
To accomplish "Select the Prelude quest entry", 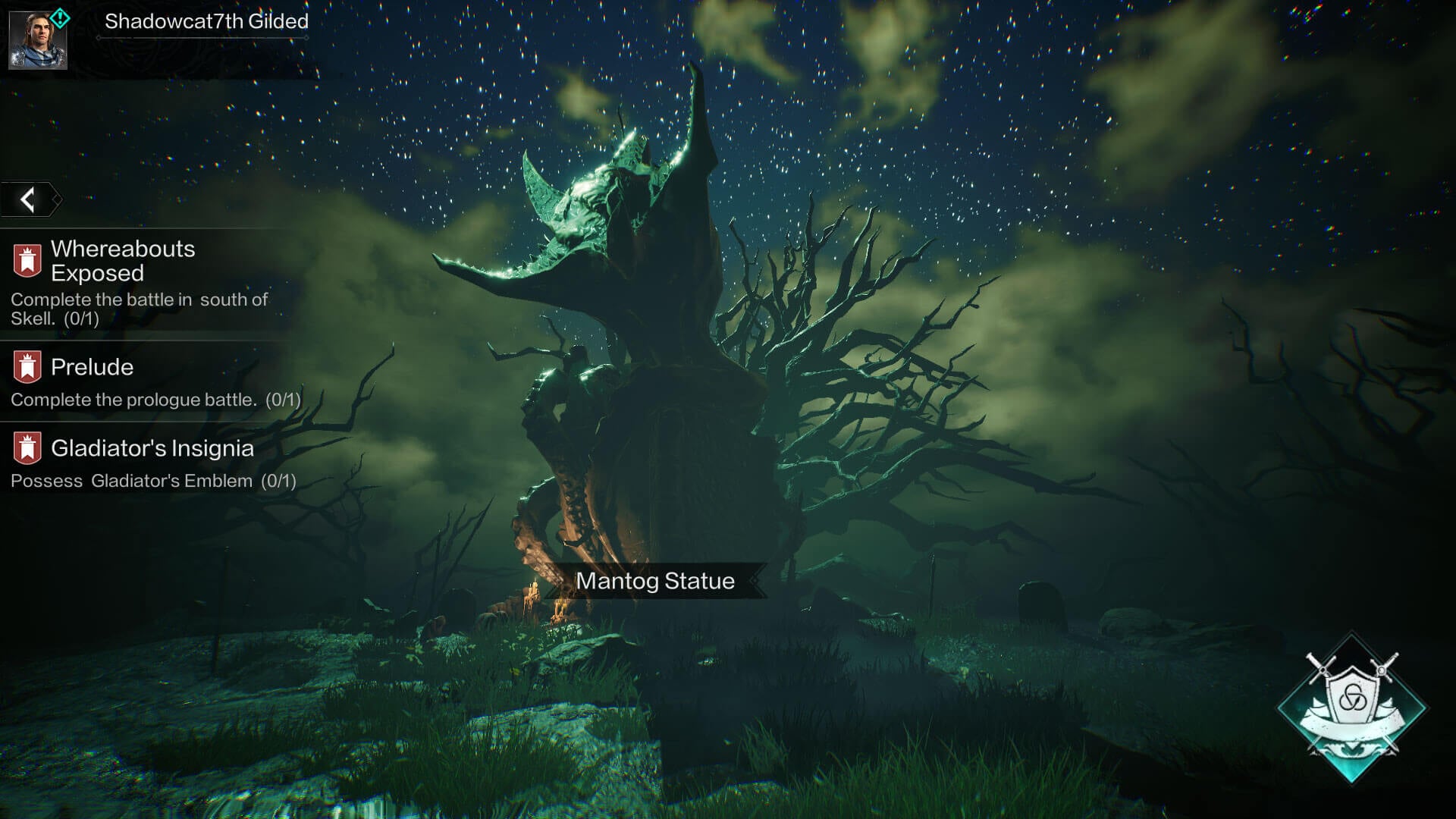I will pos(92,367).
